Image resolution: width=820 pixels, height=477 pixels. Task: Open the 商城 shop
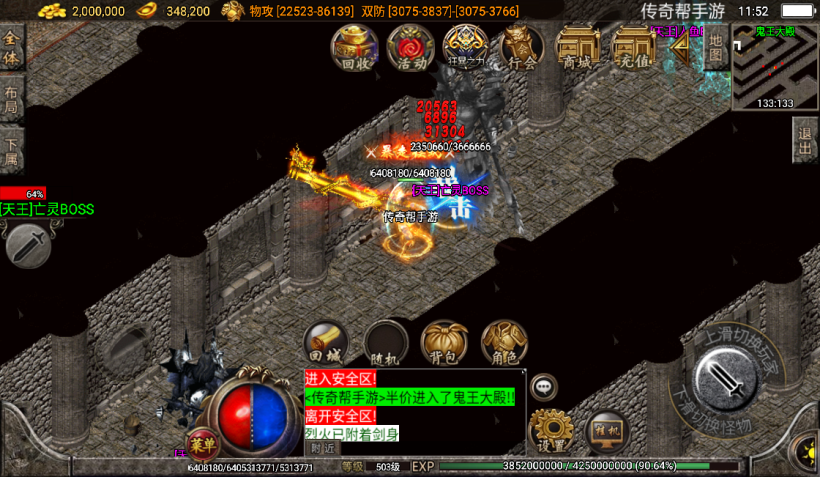(577, 47)
